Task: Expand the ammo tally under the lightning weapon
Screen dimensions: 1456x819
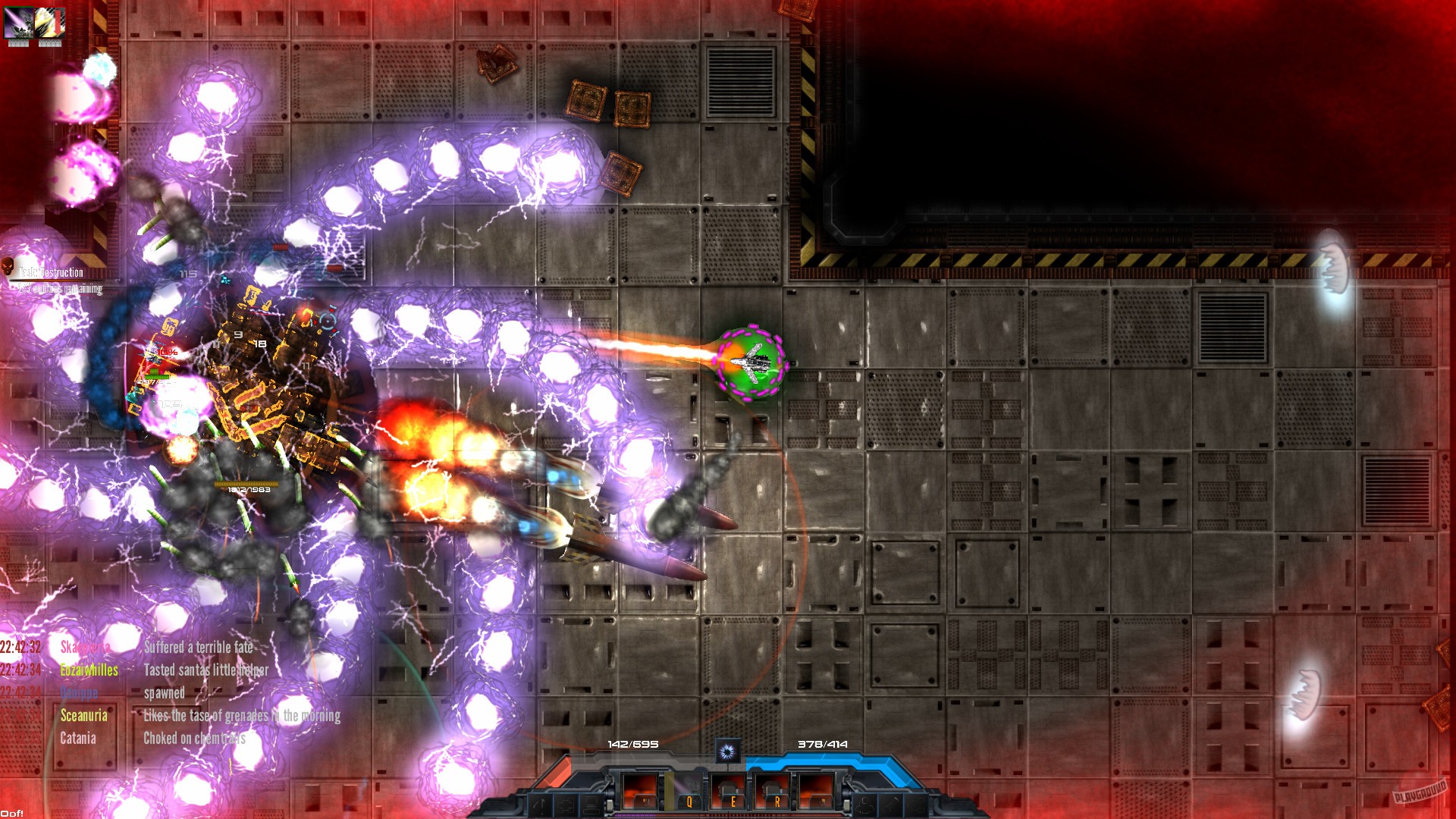Action: [19, 43]
